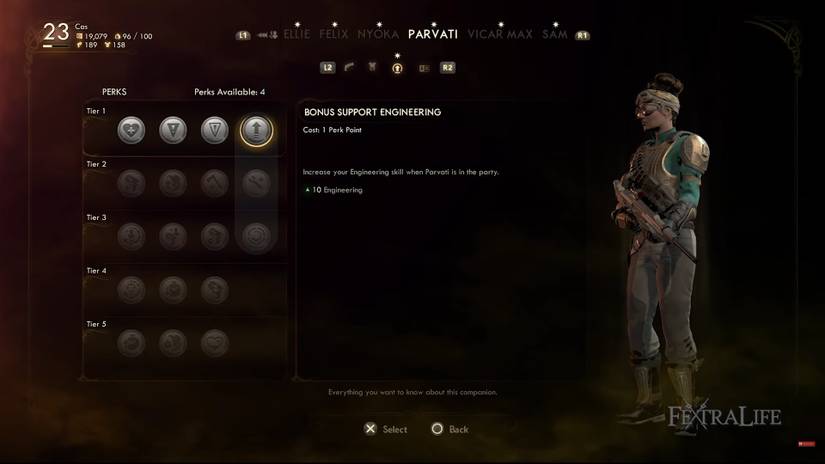The height and width of the screenshot is (464, 825).
Task: Pick the heart perk in Tier 5
Action: point(214,343)
